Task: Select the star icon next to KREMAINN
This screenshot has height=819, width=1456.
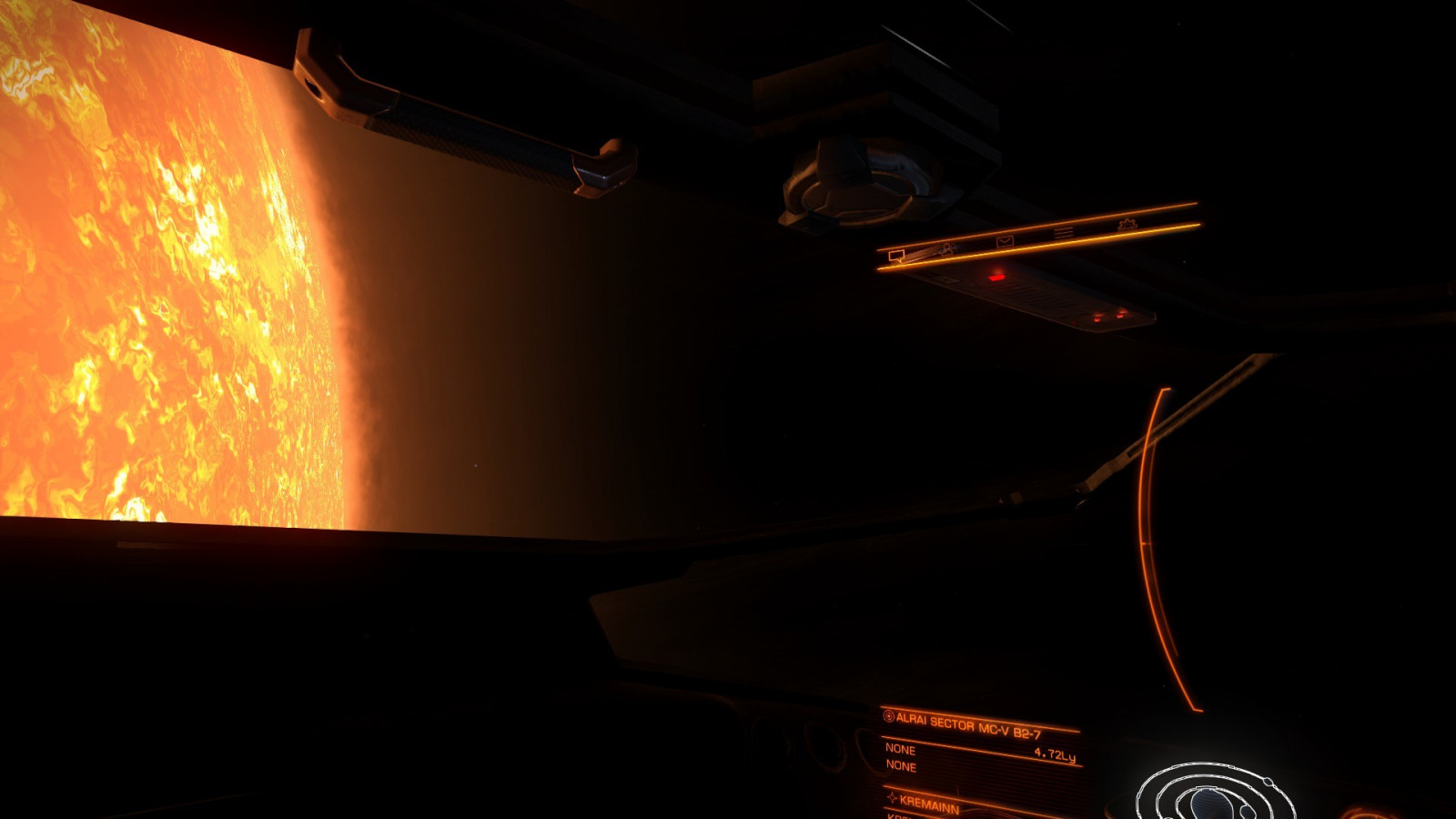Action: (894, 799)
